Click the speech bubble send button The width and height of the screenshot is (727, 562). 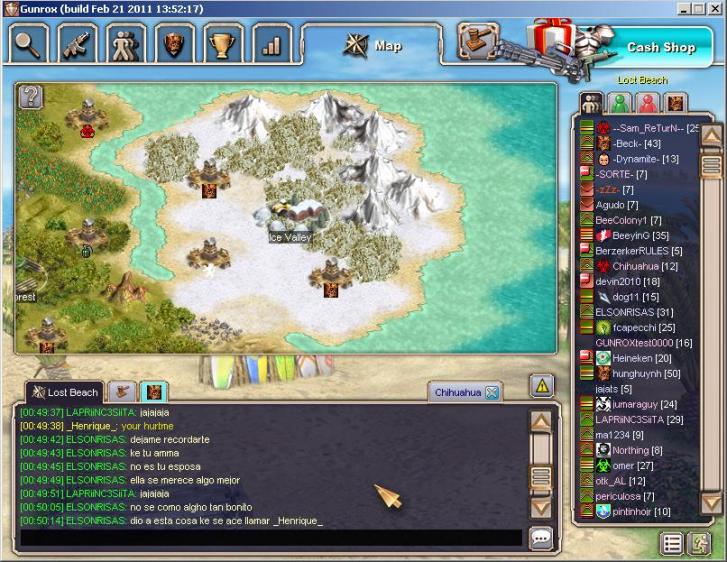click(541, 538)
